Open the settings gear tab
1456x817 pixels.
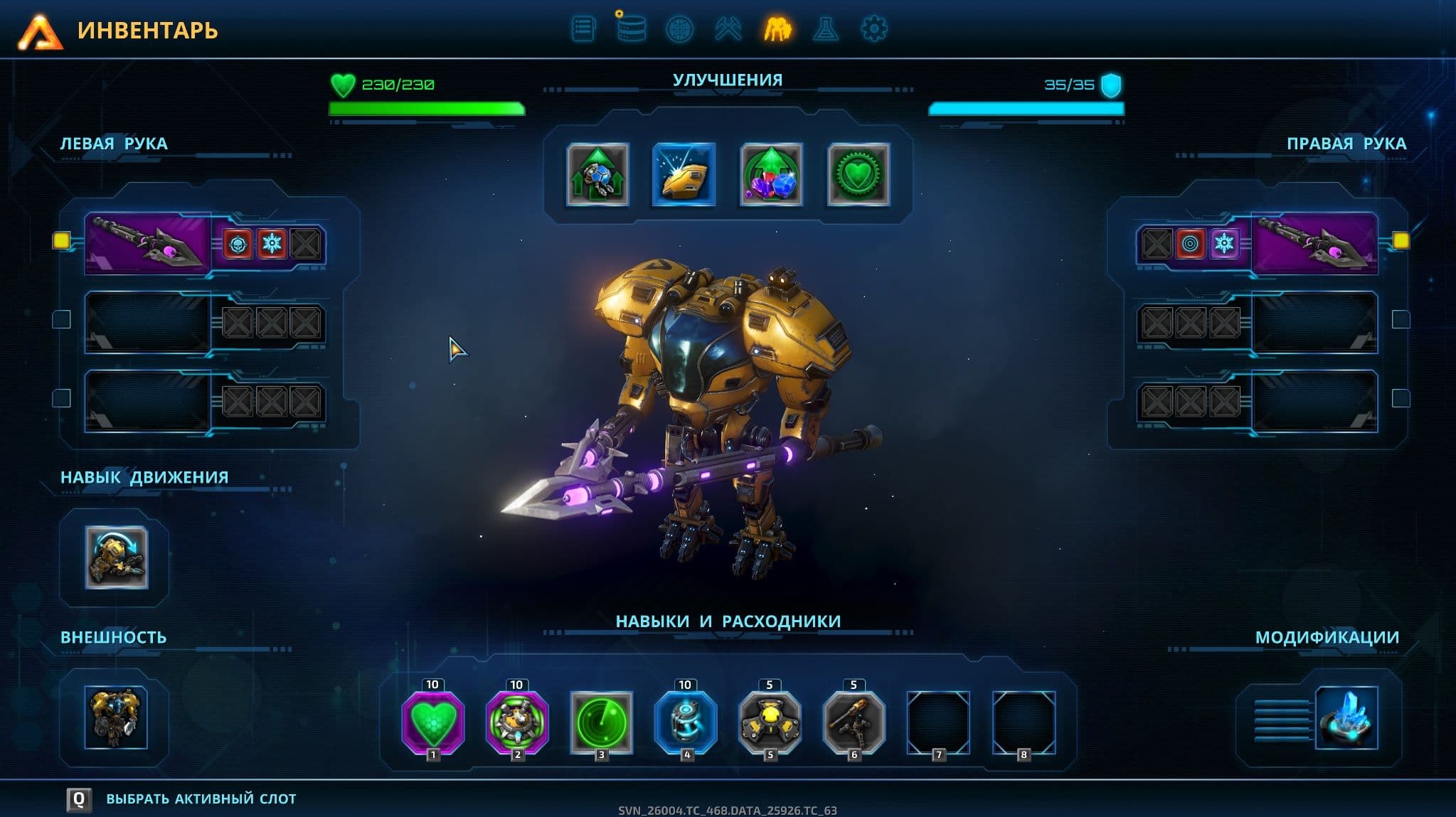(873, 29)
